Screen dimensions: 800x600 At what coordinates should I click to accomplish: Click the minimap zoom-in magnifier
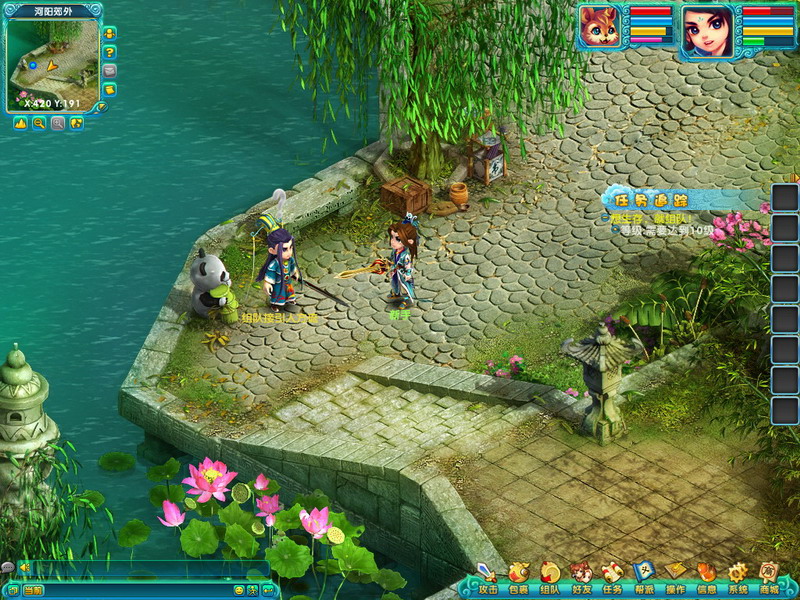[x=58, y=123]
